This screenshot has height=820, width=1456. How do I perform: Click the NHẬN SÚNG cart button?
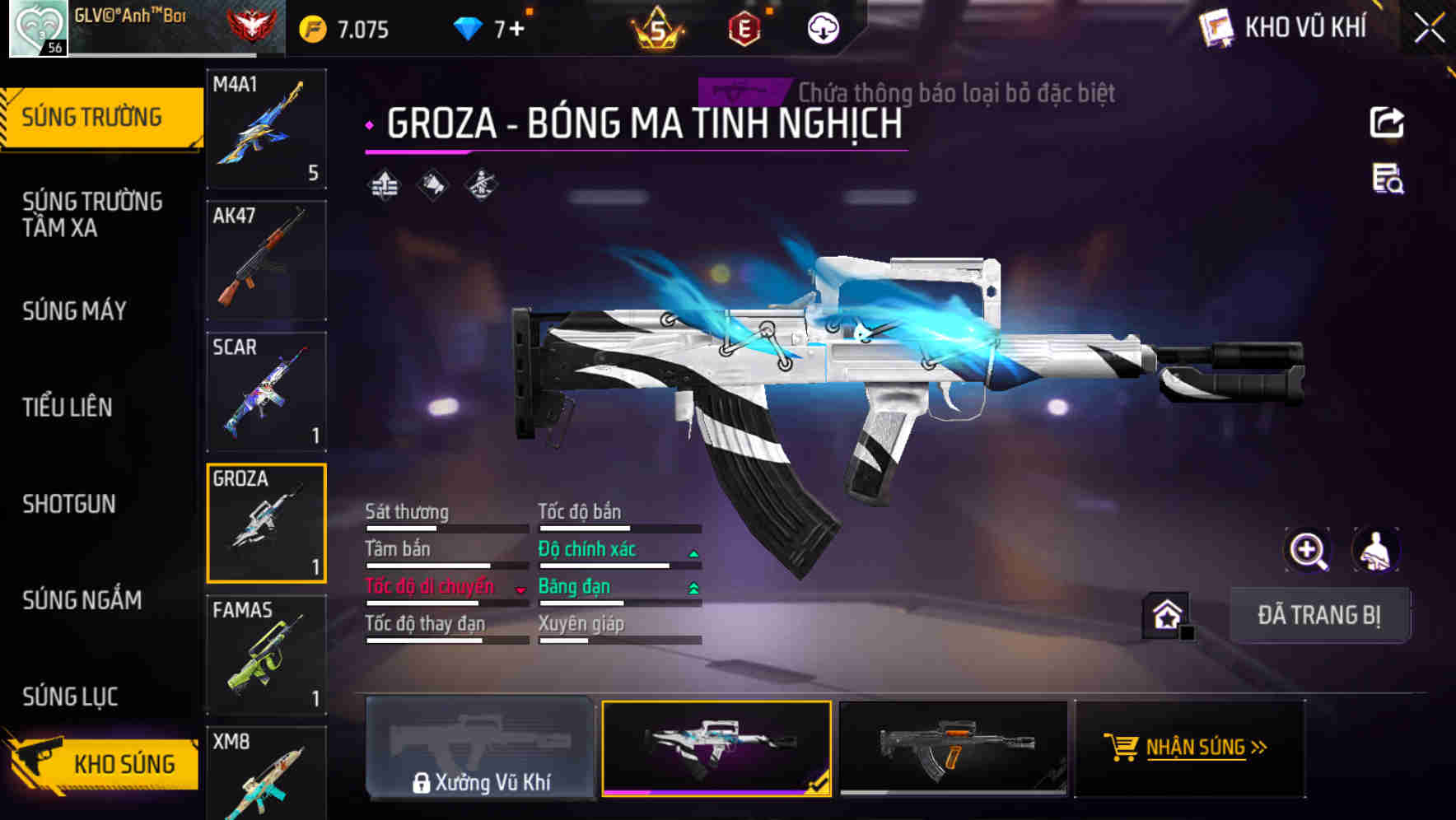pyautogui.click(x=1191, y=748)
